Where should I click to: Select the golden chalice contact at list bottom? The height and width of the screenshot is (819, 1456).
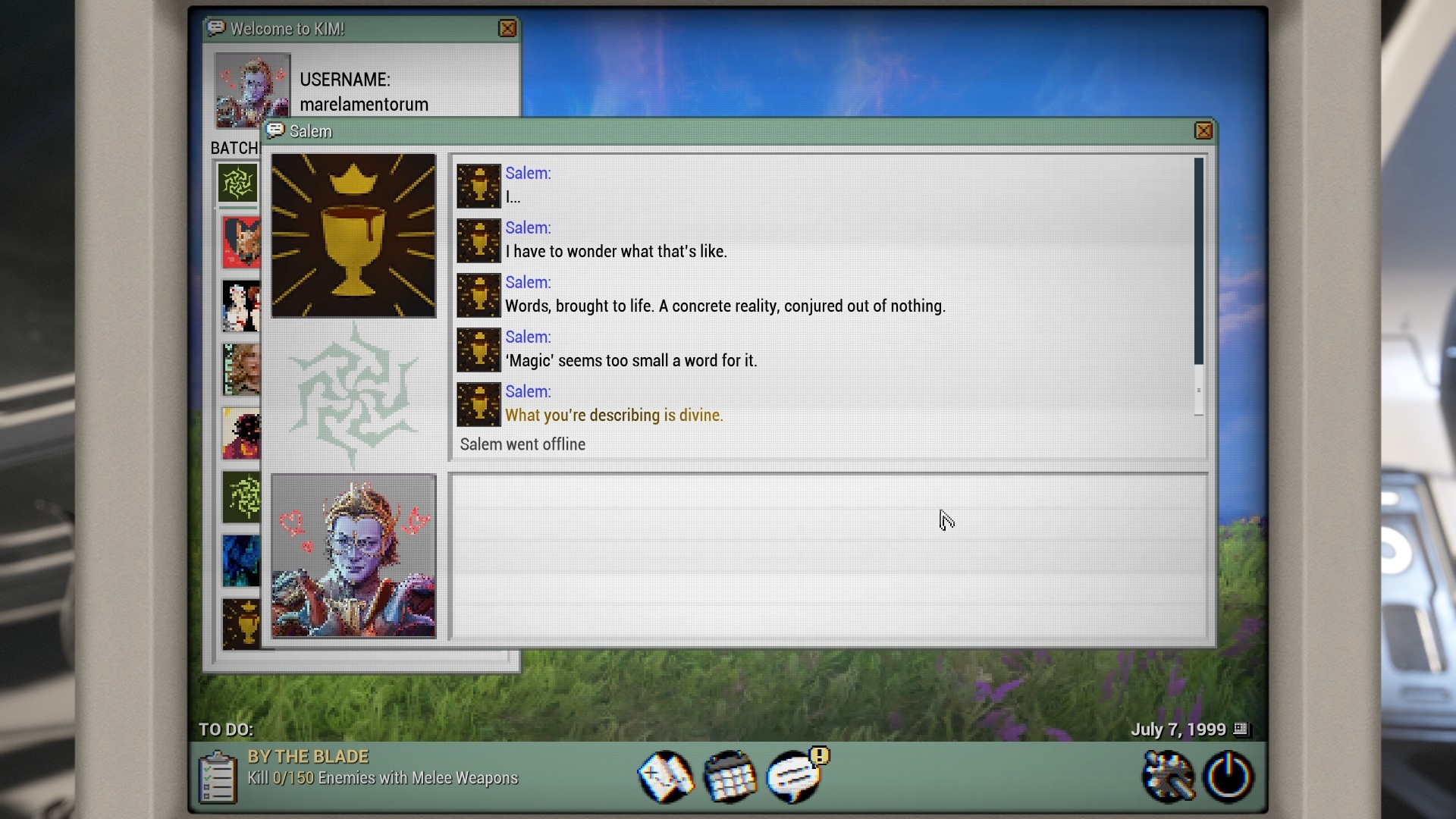pos(241,624)
